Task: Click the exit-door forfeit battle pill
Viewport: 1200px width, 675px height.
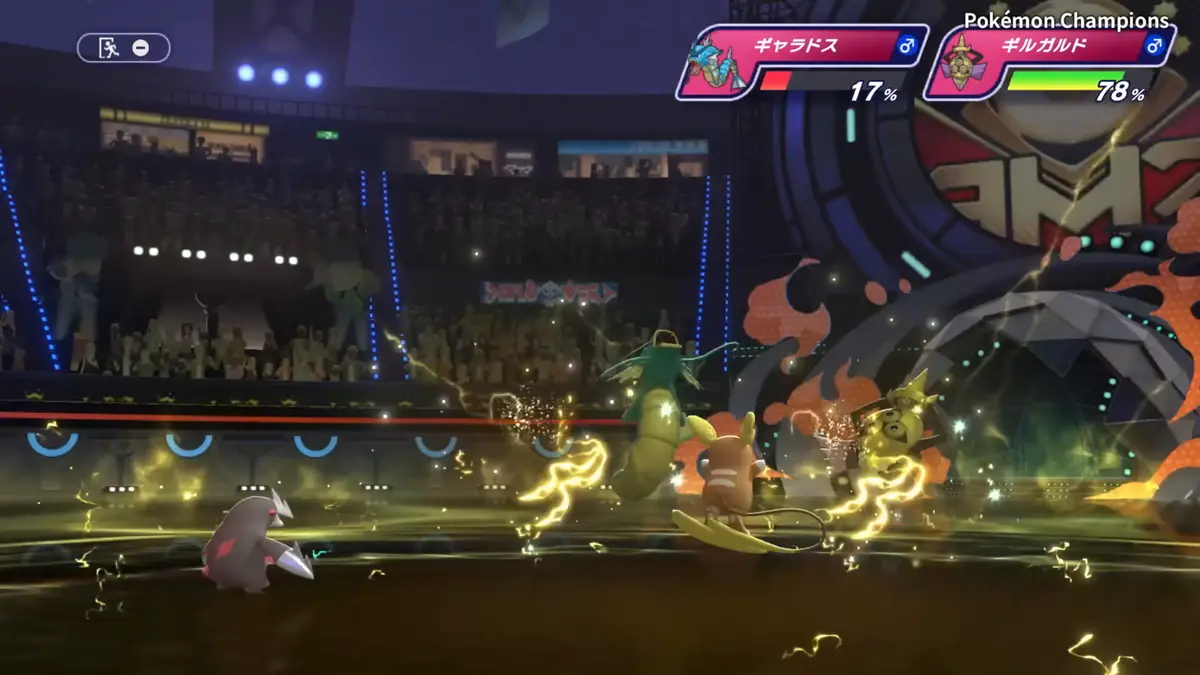Action: pos(123,47)
